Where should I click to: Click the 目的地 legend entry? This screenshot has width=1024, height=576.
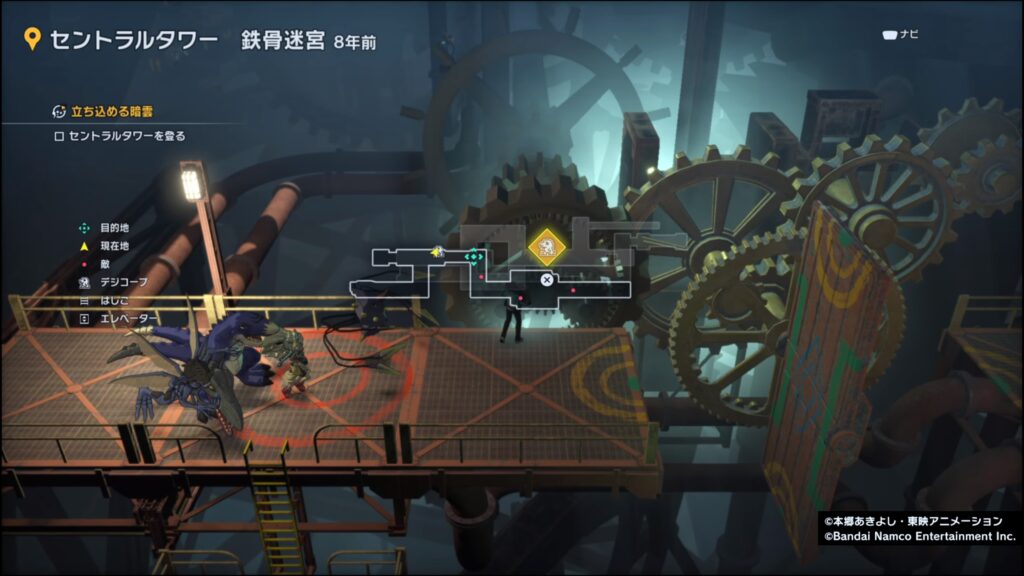point(113,228)
